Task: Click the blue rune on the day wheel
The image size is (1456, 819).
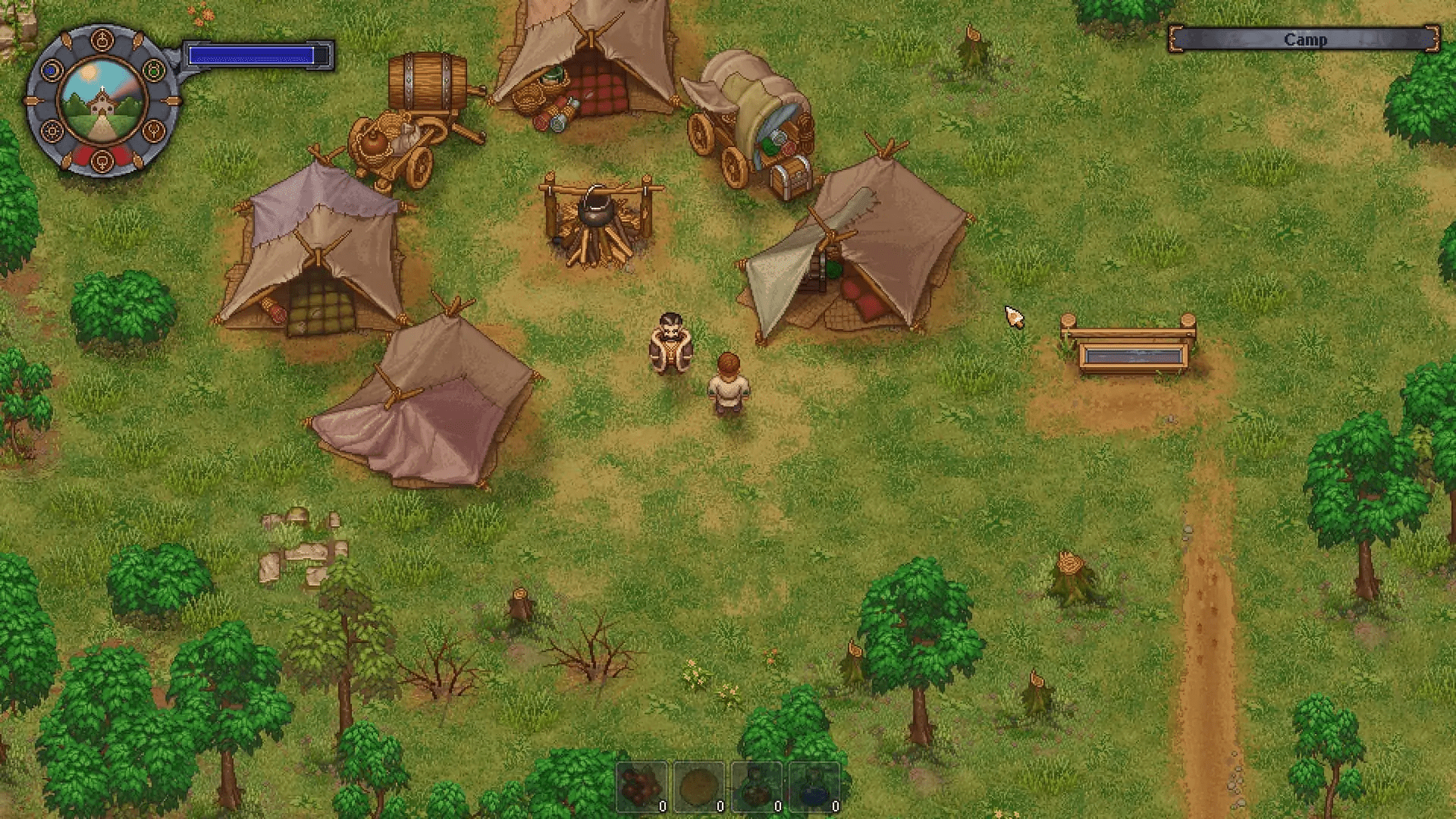Action: point(51,70)
